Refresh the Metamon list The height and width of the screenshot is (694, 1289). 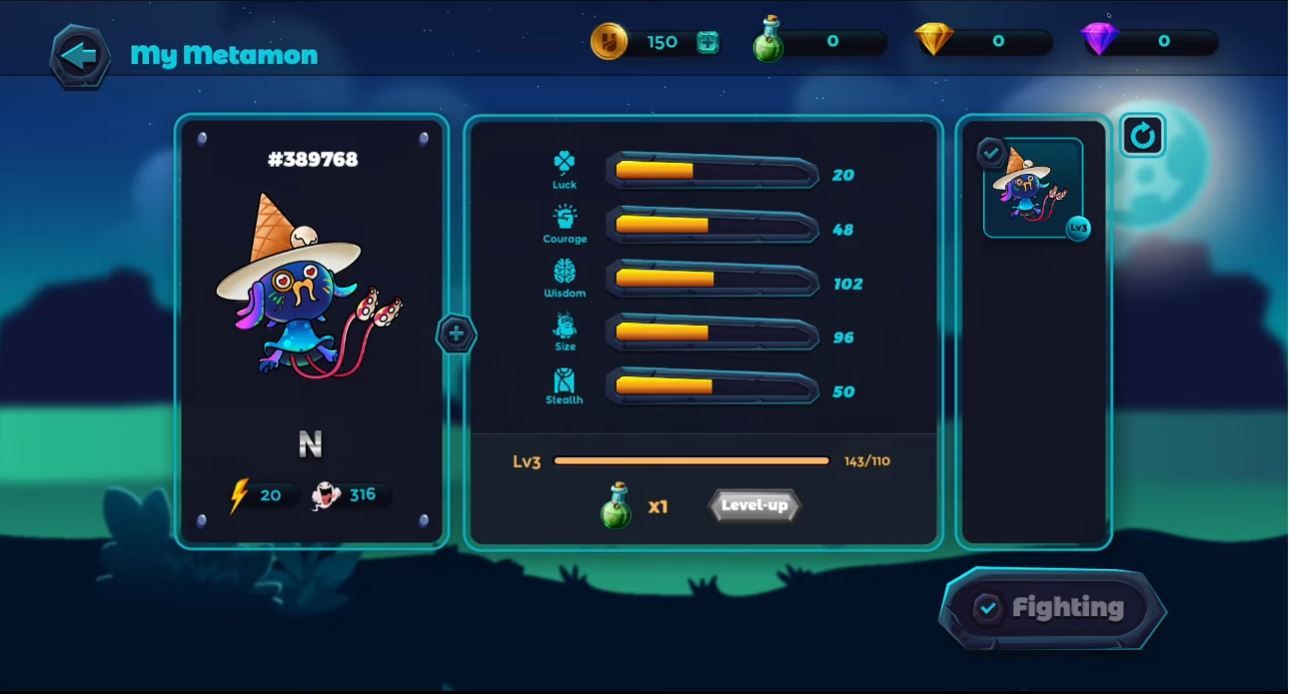point(1143,136)
